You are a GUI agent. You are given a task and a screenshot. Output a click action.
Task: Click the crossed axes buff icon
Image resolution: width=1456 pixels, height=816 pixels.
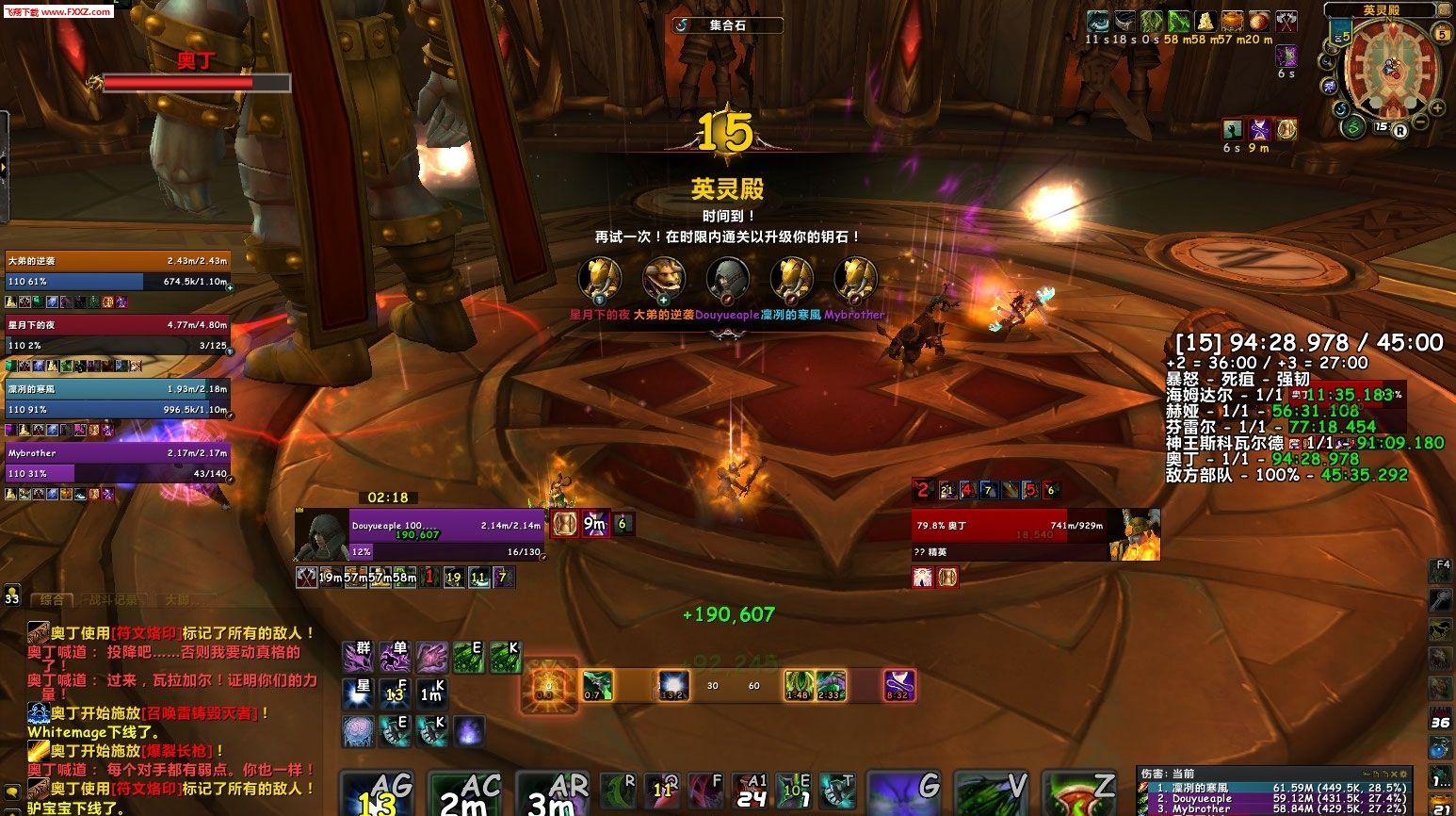[x=1286, y=21]
